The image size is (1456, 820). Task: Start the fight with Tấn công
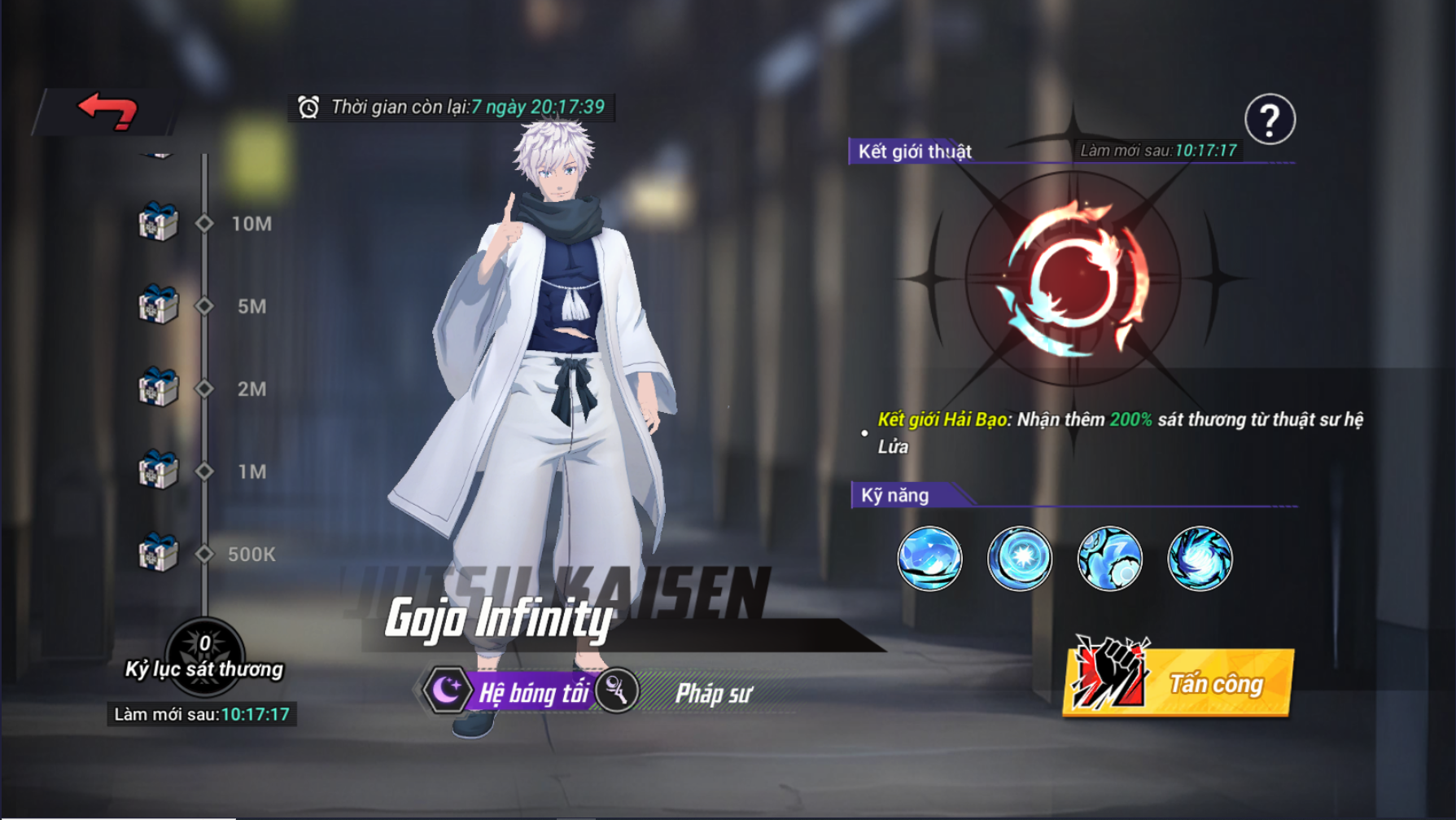tap(1178, 682)
